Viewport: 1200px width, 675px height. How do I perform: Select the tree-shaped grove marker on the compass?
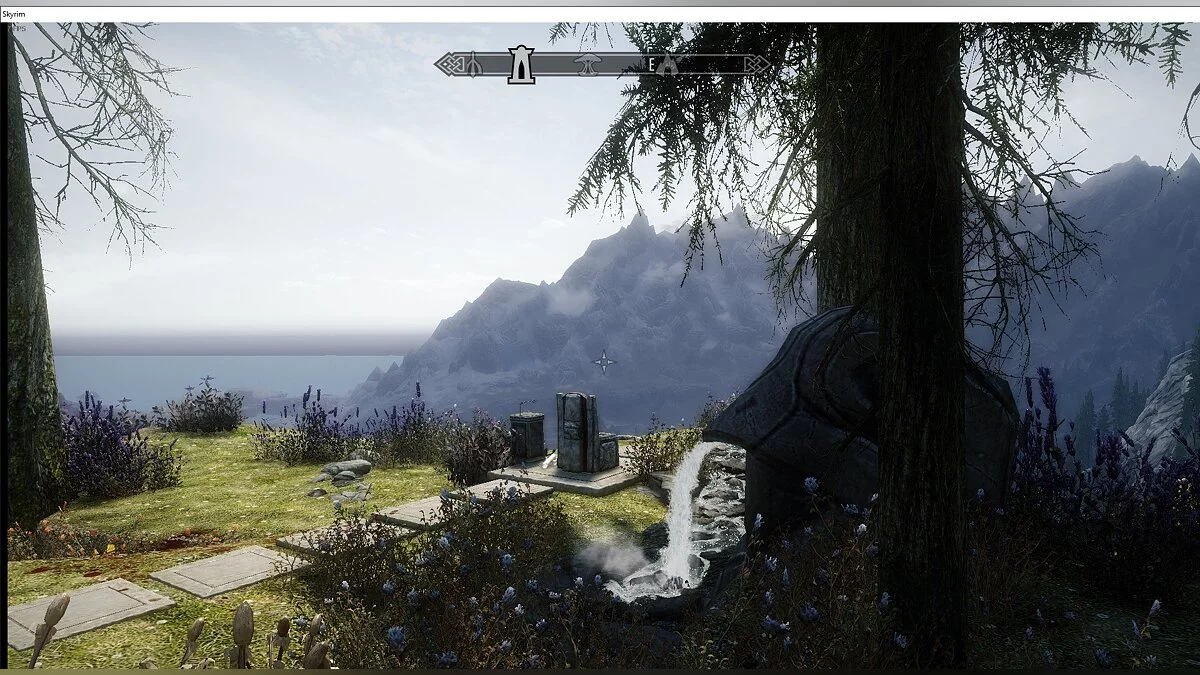click(585, 64)
